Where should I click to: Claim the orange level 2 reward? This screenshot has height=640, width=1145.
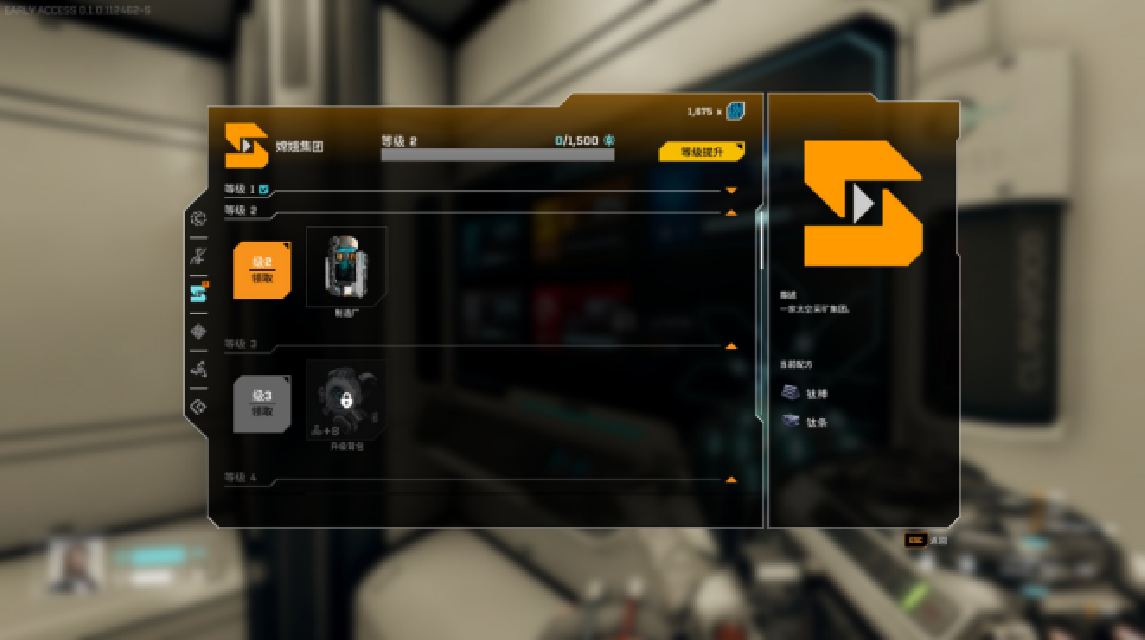pos(262,270)
